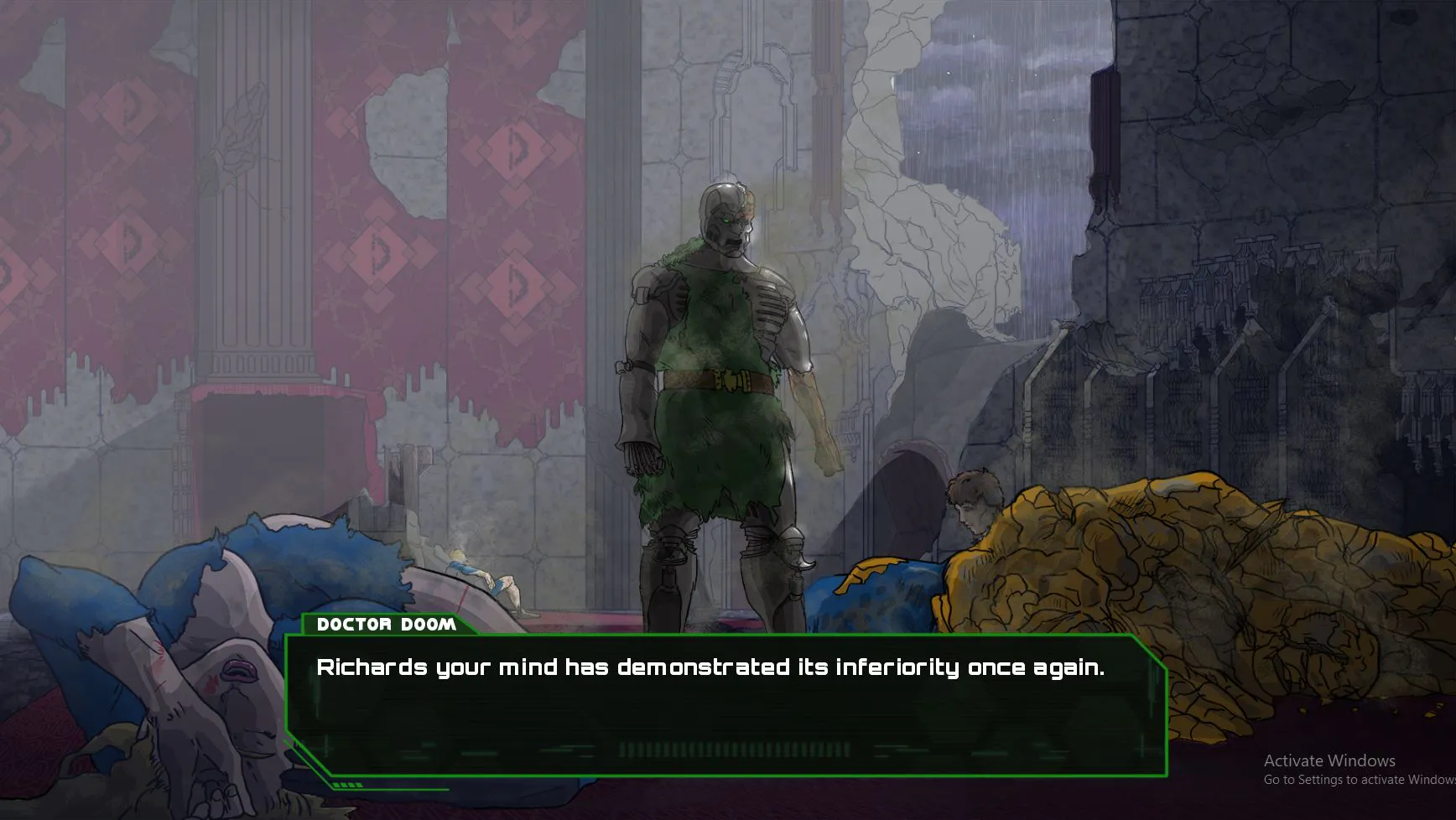
Task: Advance Doctor Doom's dialogue text box
Action: (x=725, y=704)
